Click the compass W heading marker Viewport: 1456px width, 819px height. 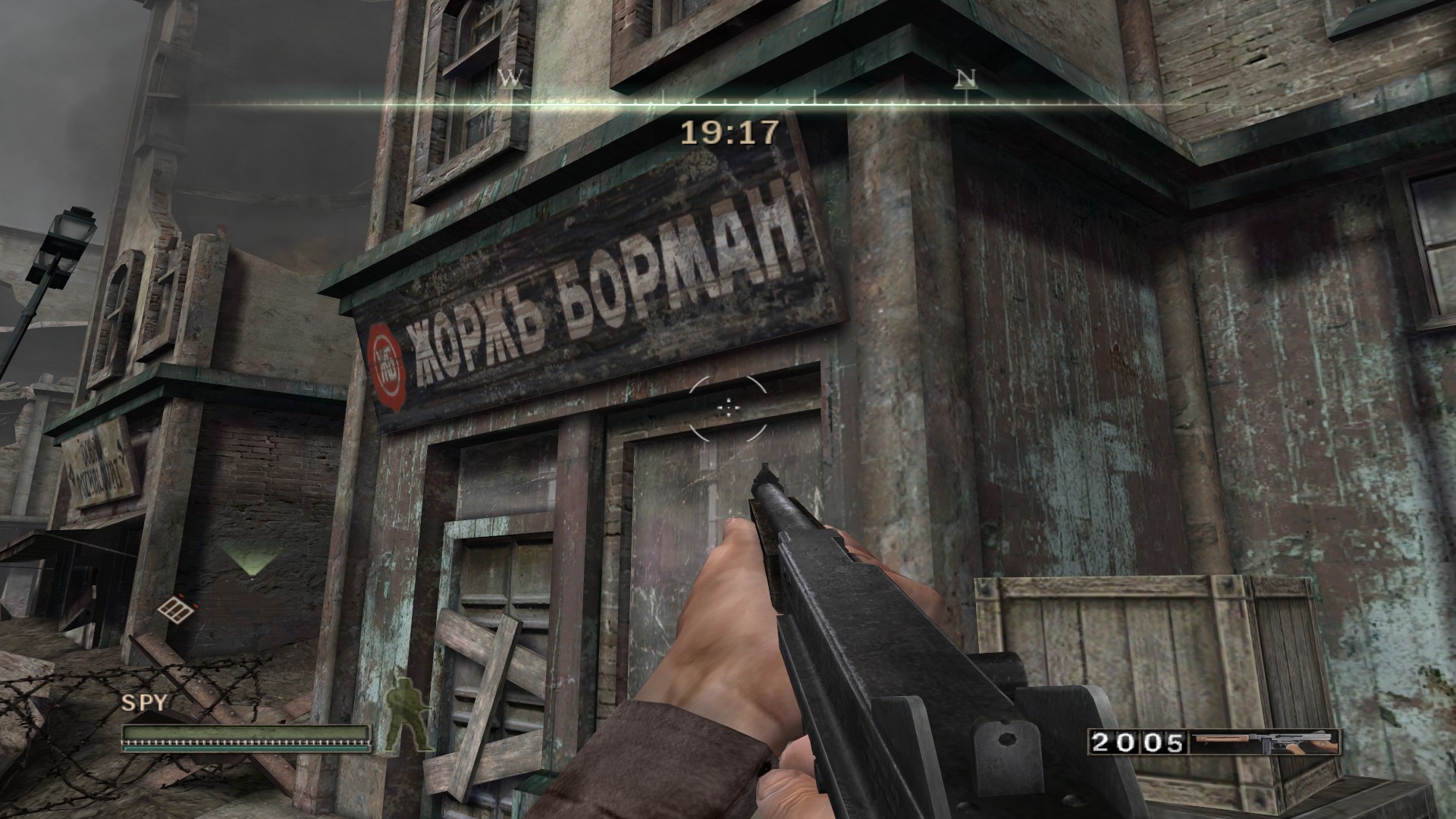tap(512, 77)
